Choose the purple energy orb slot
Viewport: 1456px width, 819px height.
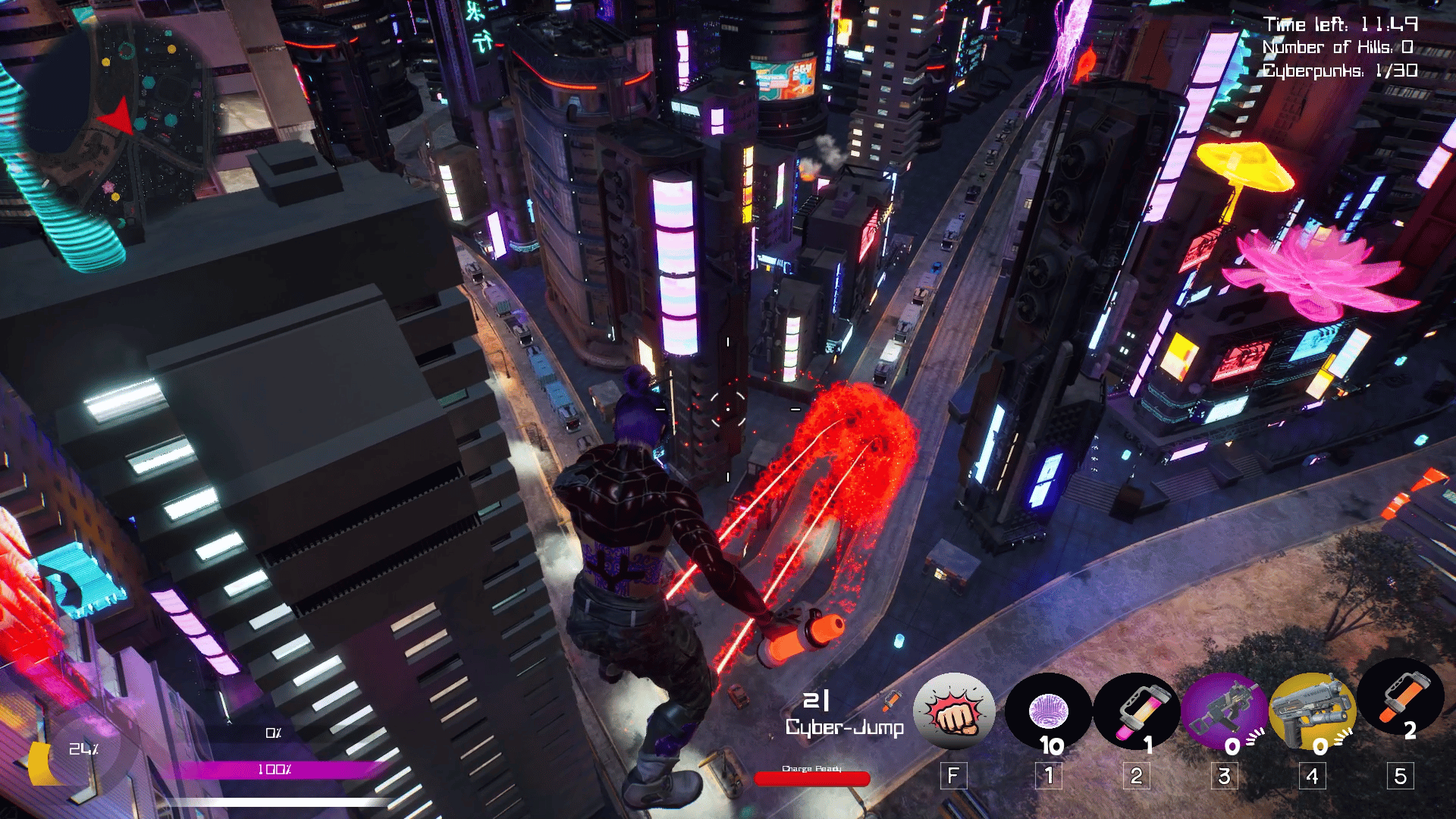tap(1048, 713)
